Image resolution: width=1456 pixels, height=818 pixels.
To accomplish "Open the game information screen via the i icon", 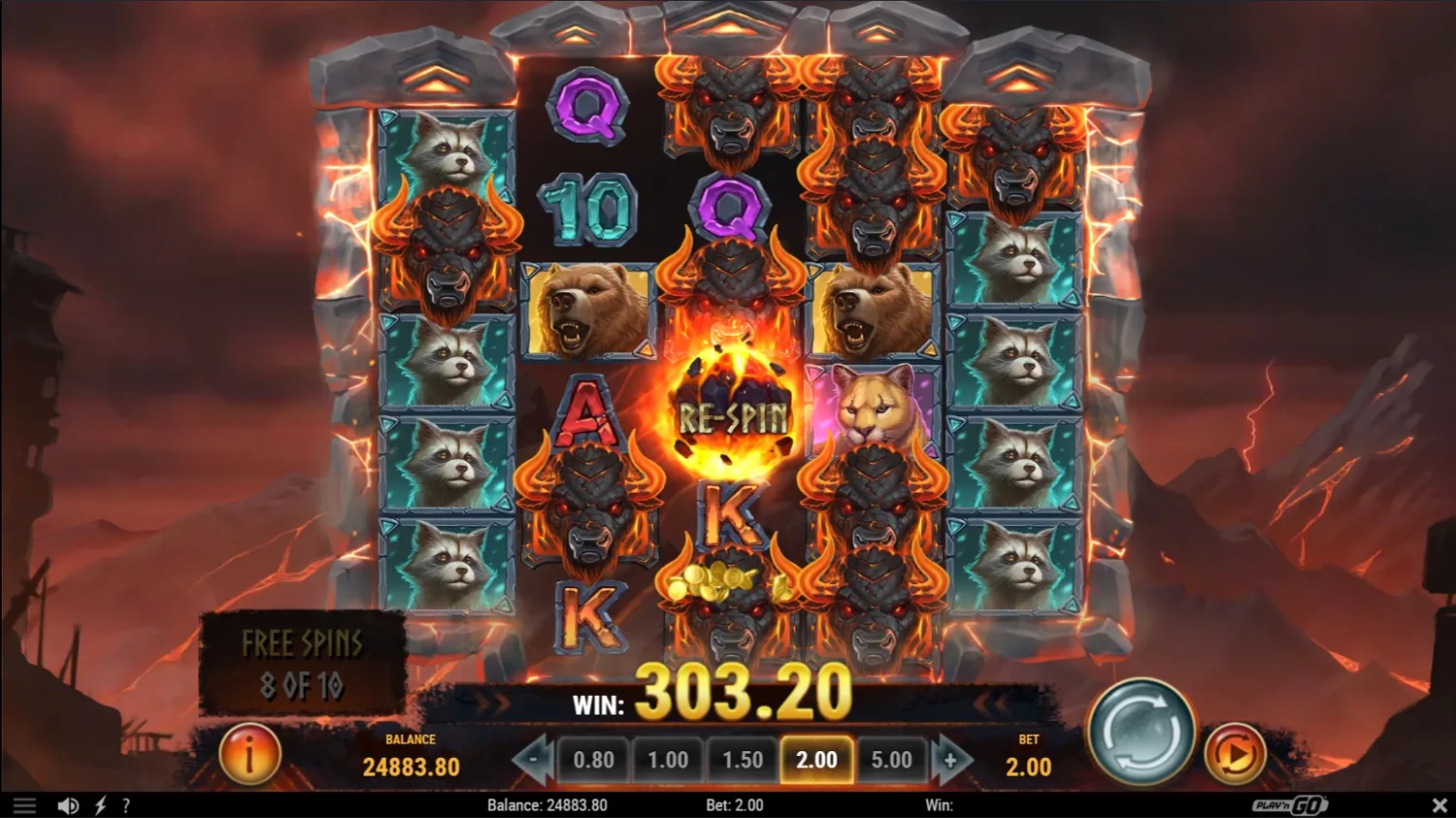I will [x=249, y=755].
